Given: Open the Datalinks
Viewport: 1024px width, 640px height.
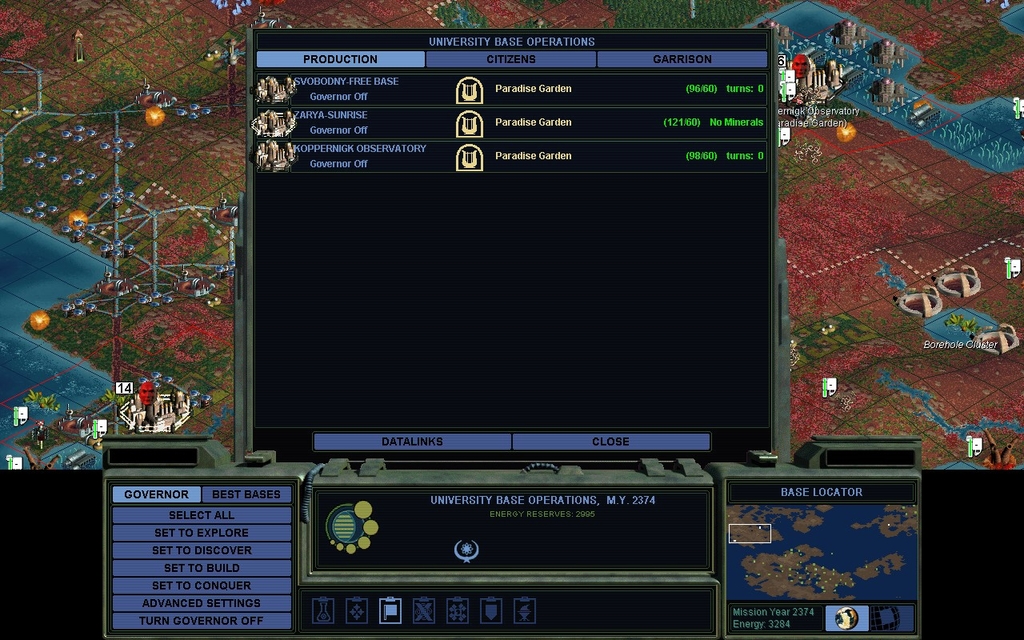Looking at the screenshot, I should [x=412, y=441].
